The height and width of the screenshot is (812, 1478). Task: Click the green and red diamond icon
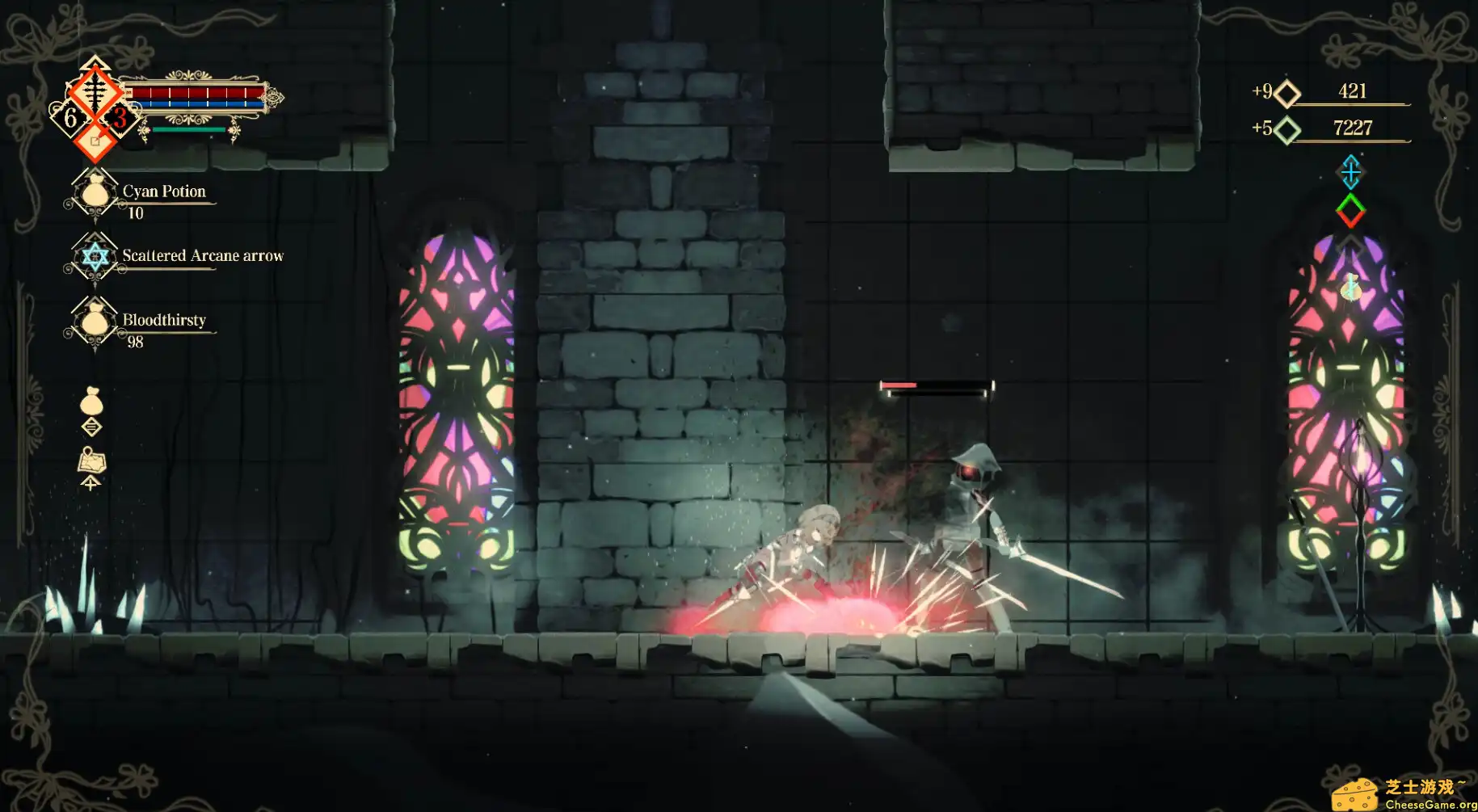point(1350,211)
